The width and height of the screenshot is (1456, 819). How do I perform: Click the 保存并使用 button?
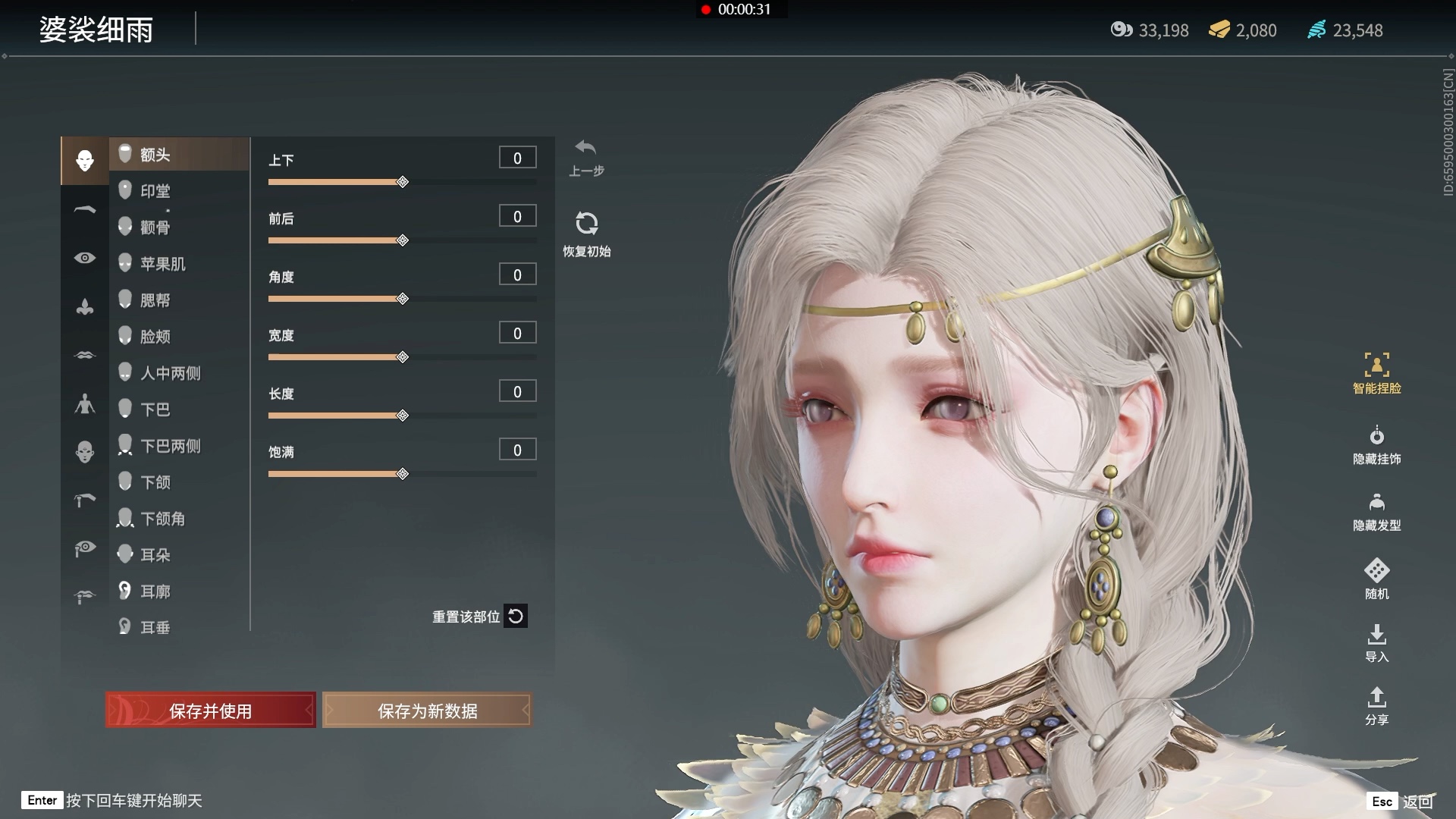[x=211, y=711]
